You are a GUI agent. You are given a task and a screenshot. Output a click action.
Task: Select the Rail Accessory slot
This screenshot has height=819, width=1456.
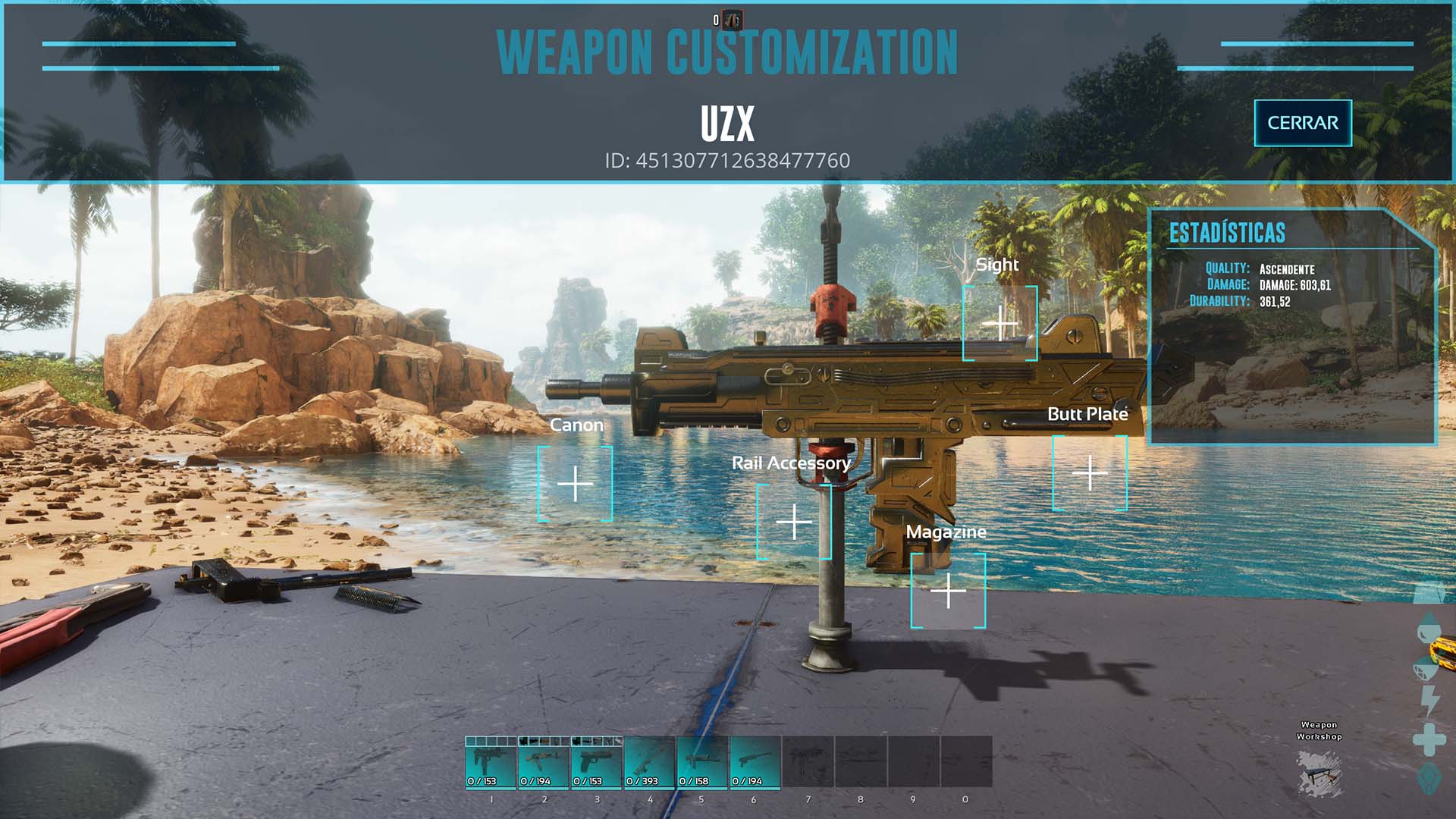(794, 522)
